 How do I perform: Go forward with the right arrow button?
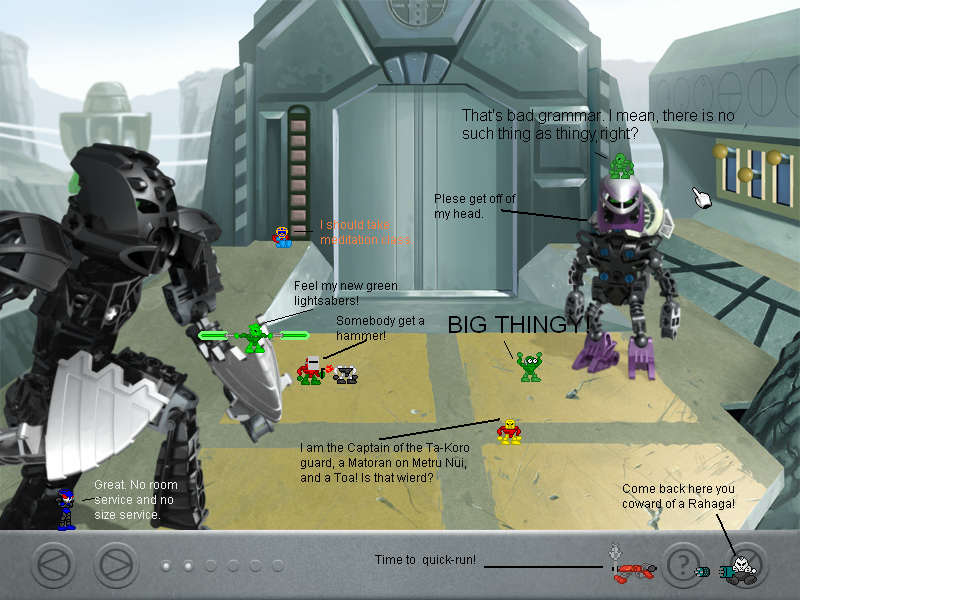tap(116, 565)
